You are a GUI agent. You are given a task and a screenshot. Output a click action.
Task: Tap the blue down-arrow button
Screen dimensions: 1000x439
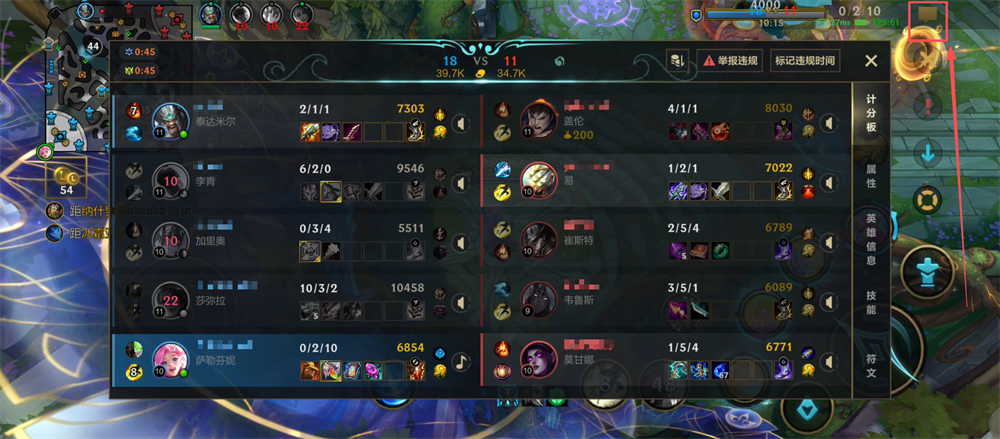pyautogui.click(x=928, y=154)
